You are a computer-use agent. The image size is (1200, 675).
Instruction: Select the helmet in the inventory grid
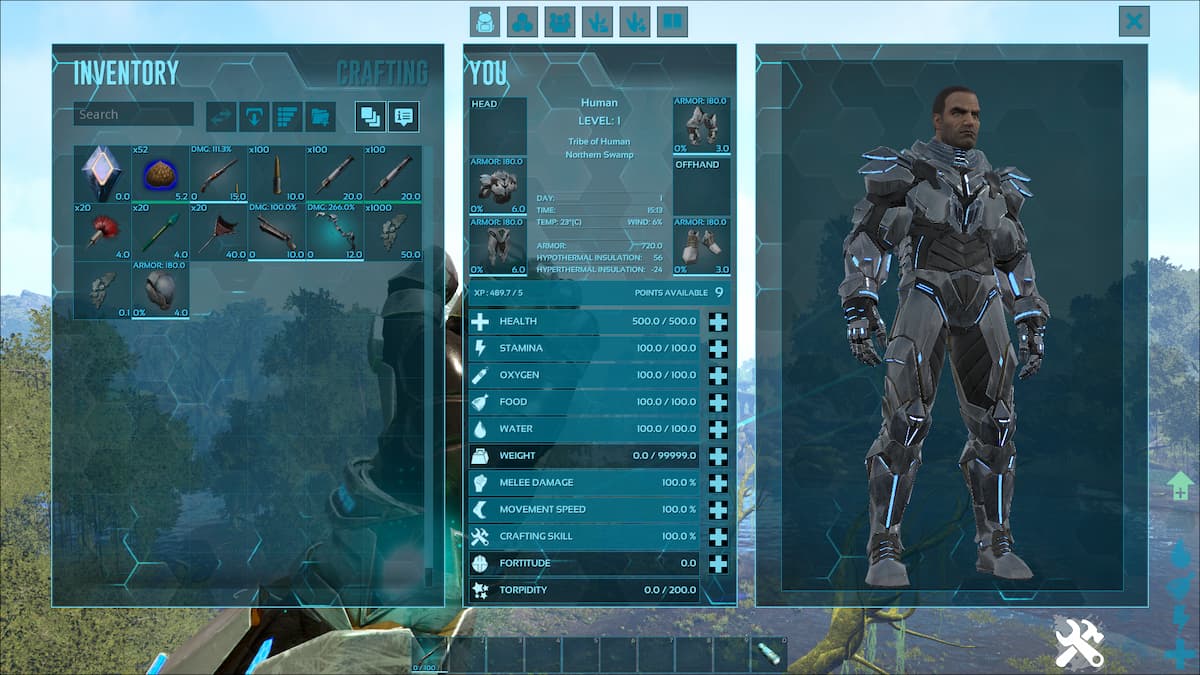click(x=160, y=290)
